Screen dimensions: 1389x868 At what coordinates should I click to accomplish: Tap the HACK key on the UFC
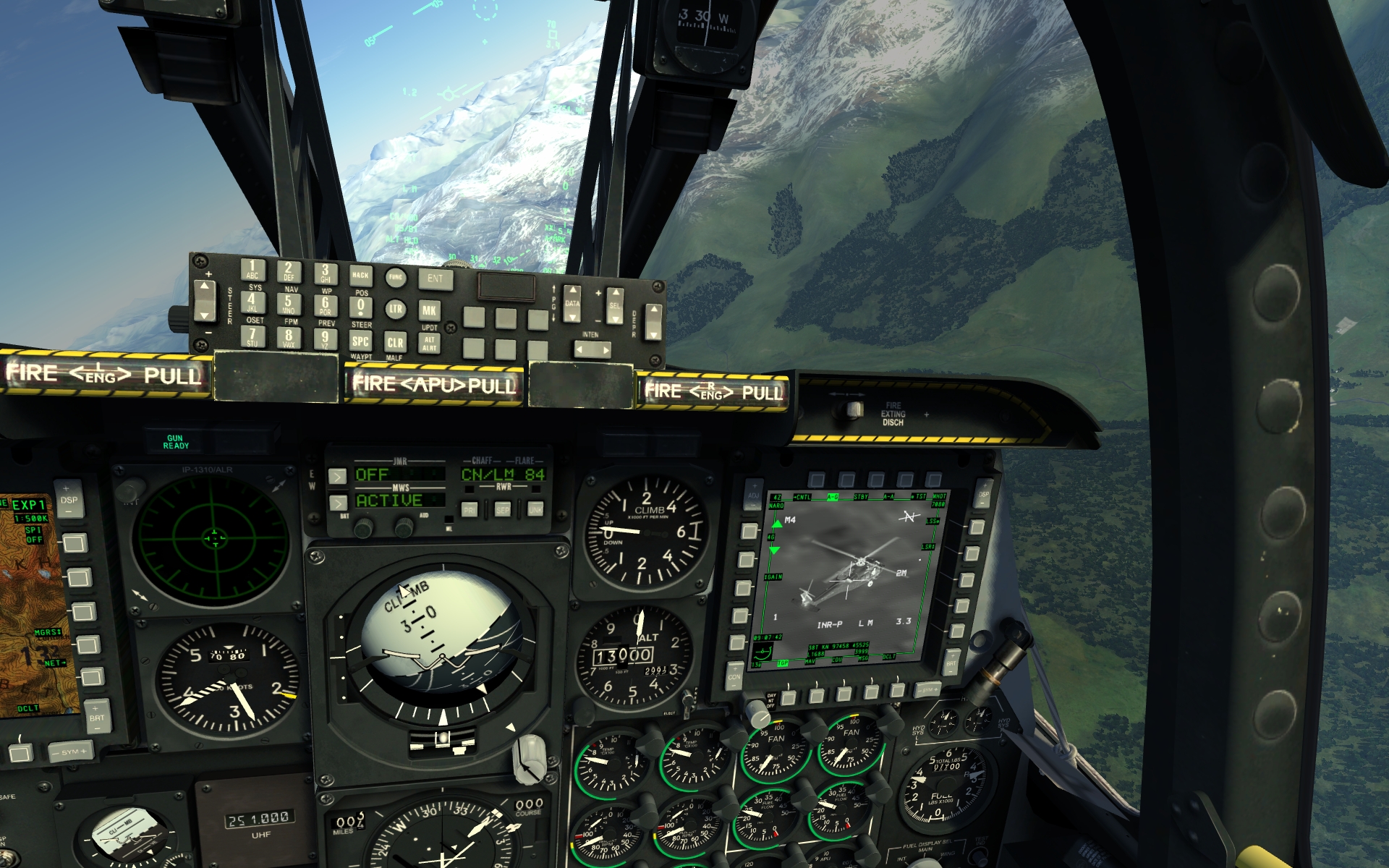point(360,276)
